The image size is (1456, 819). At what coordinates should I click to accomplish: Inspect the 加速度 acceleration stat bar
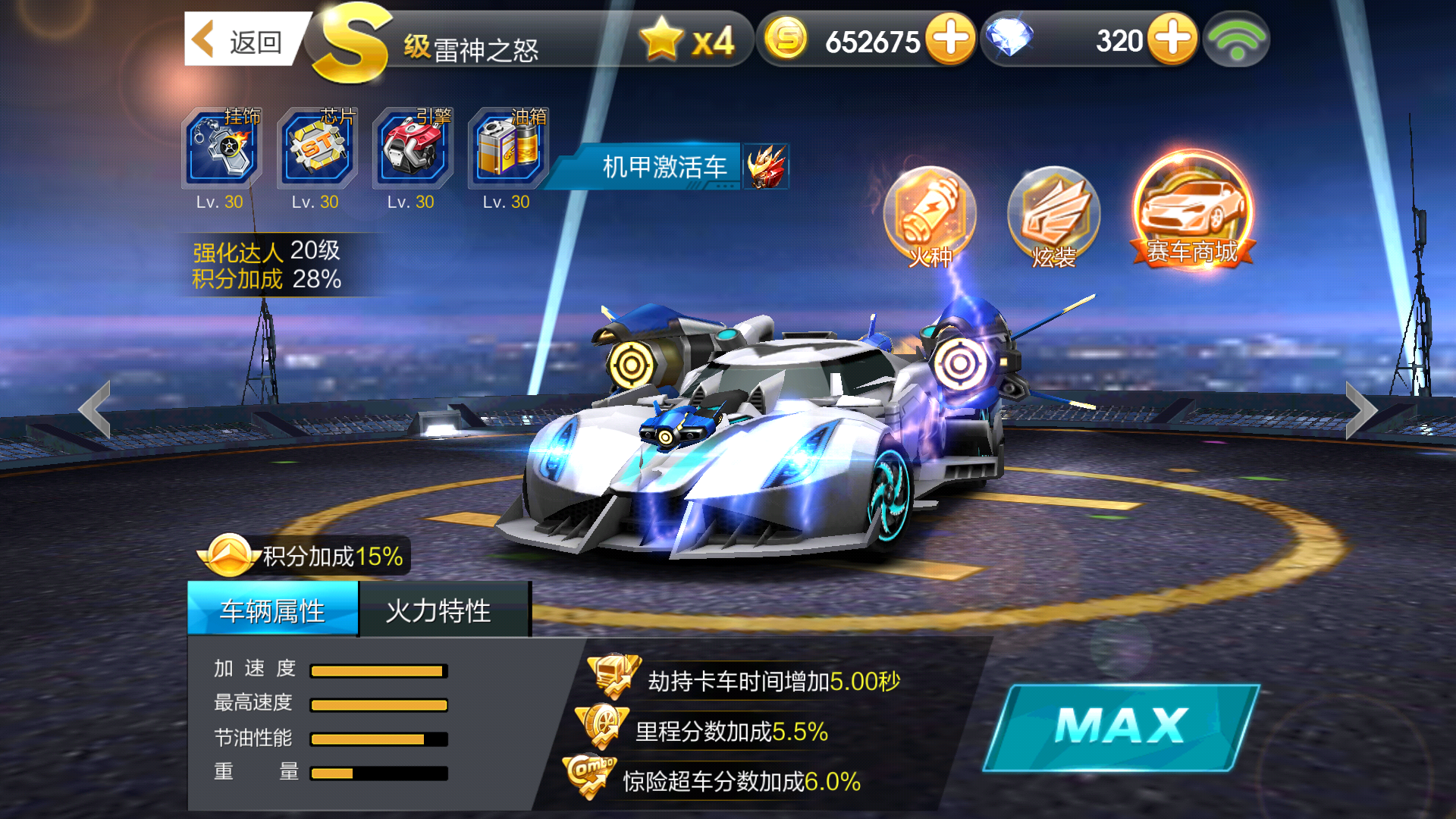click(x=377, y=670)
